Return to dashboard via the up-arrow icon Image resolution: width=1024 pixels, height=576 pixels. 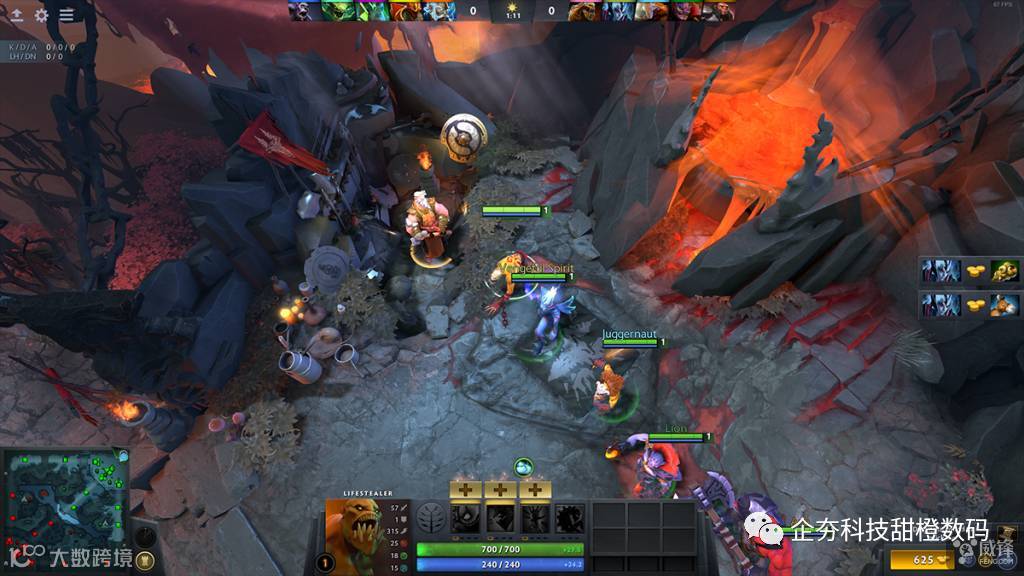point(17,15)
